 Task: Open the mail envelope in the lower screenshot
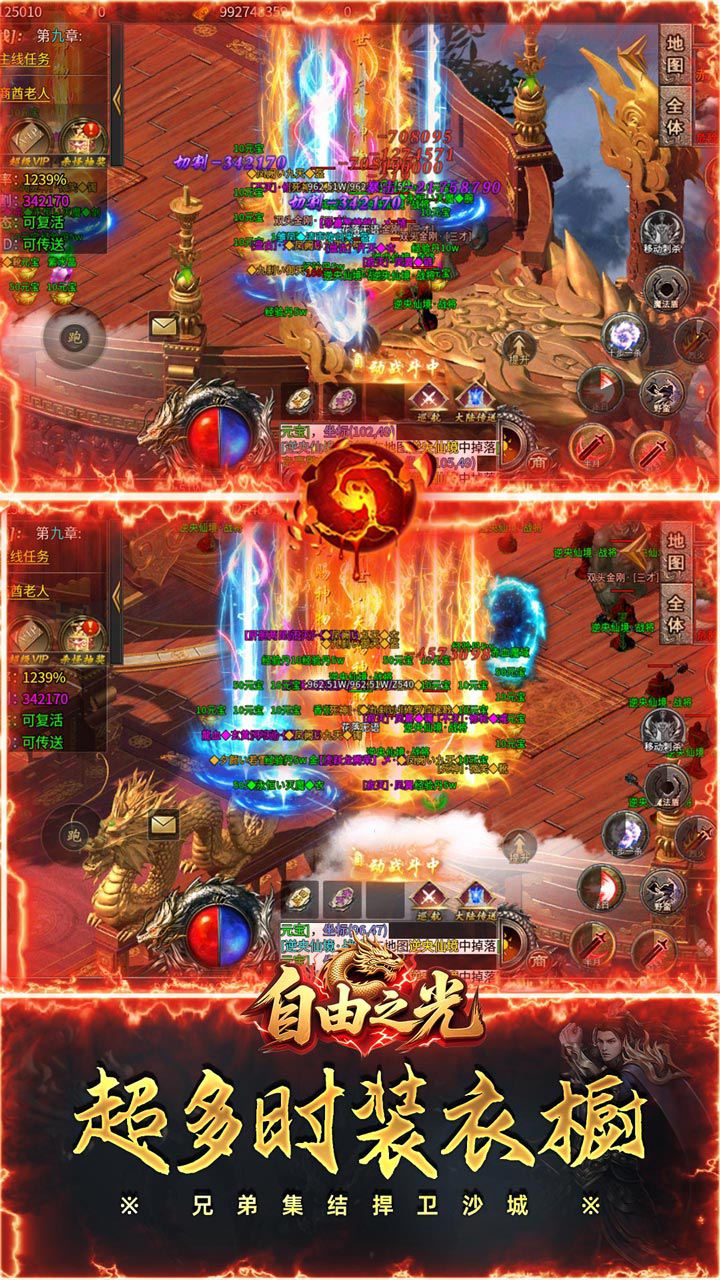[x=163, y=823]
